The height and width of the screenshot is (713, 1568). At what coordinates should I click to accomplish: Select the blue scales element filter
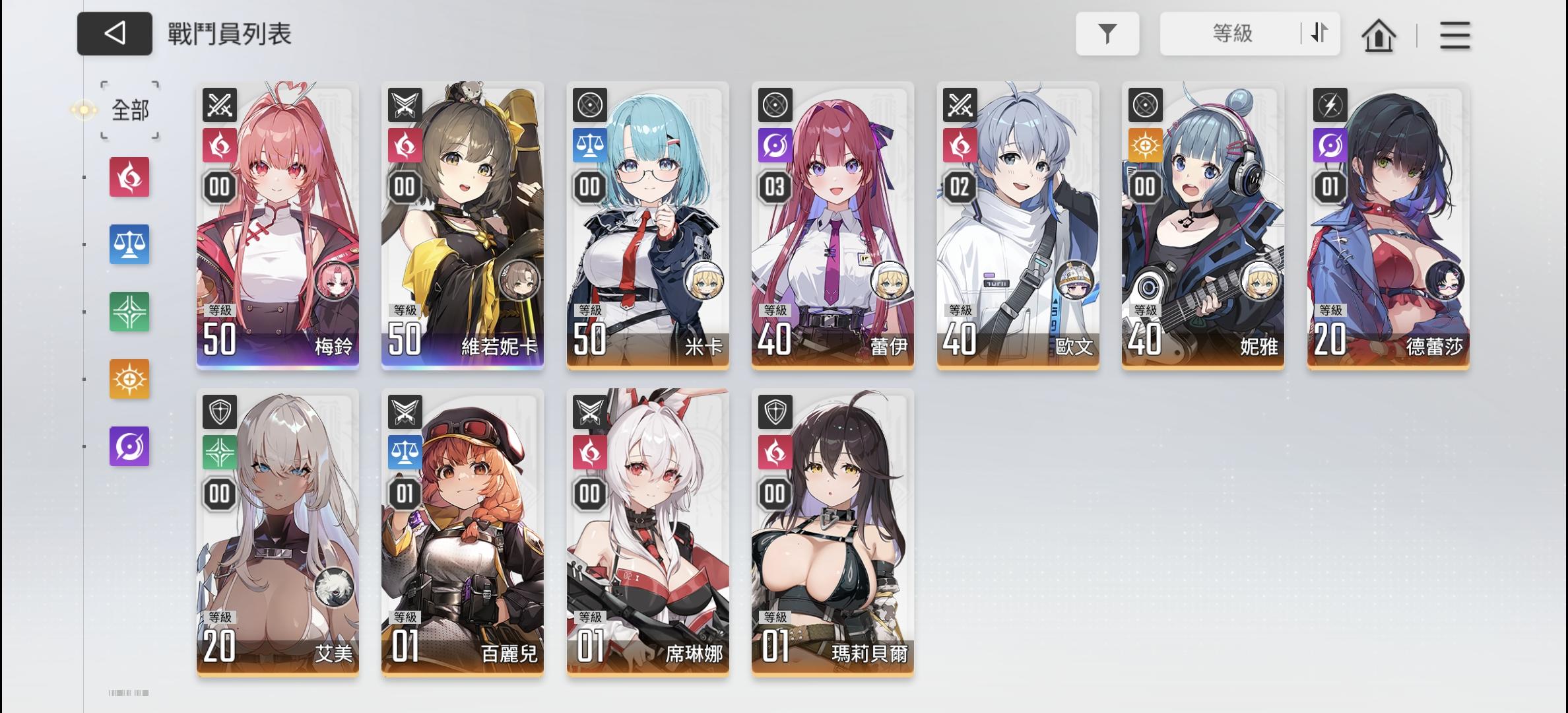tap(129, 244)
